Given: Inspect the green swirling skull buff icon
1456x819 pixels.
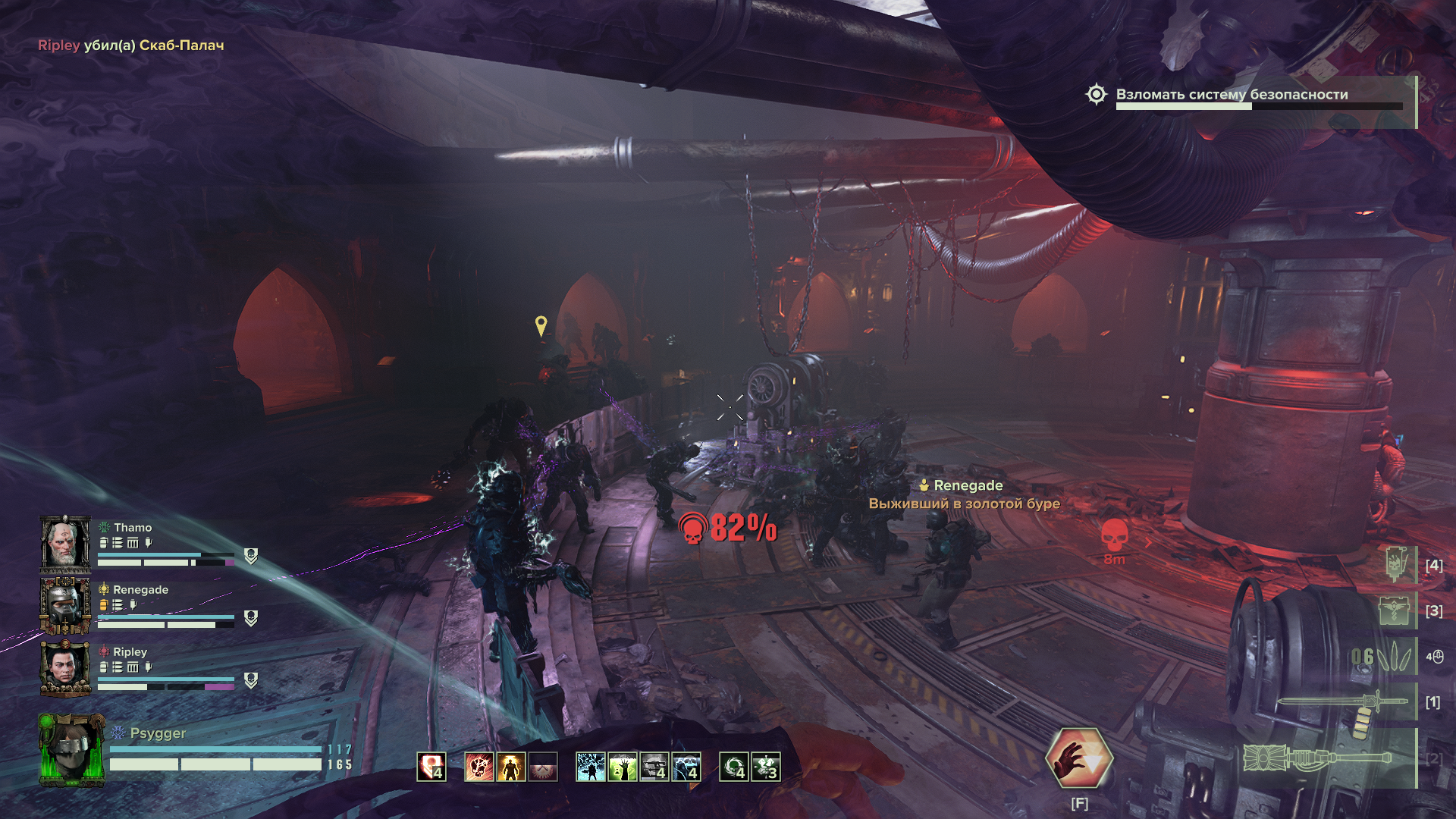Looking at the screenshot, I should [733, 767].
